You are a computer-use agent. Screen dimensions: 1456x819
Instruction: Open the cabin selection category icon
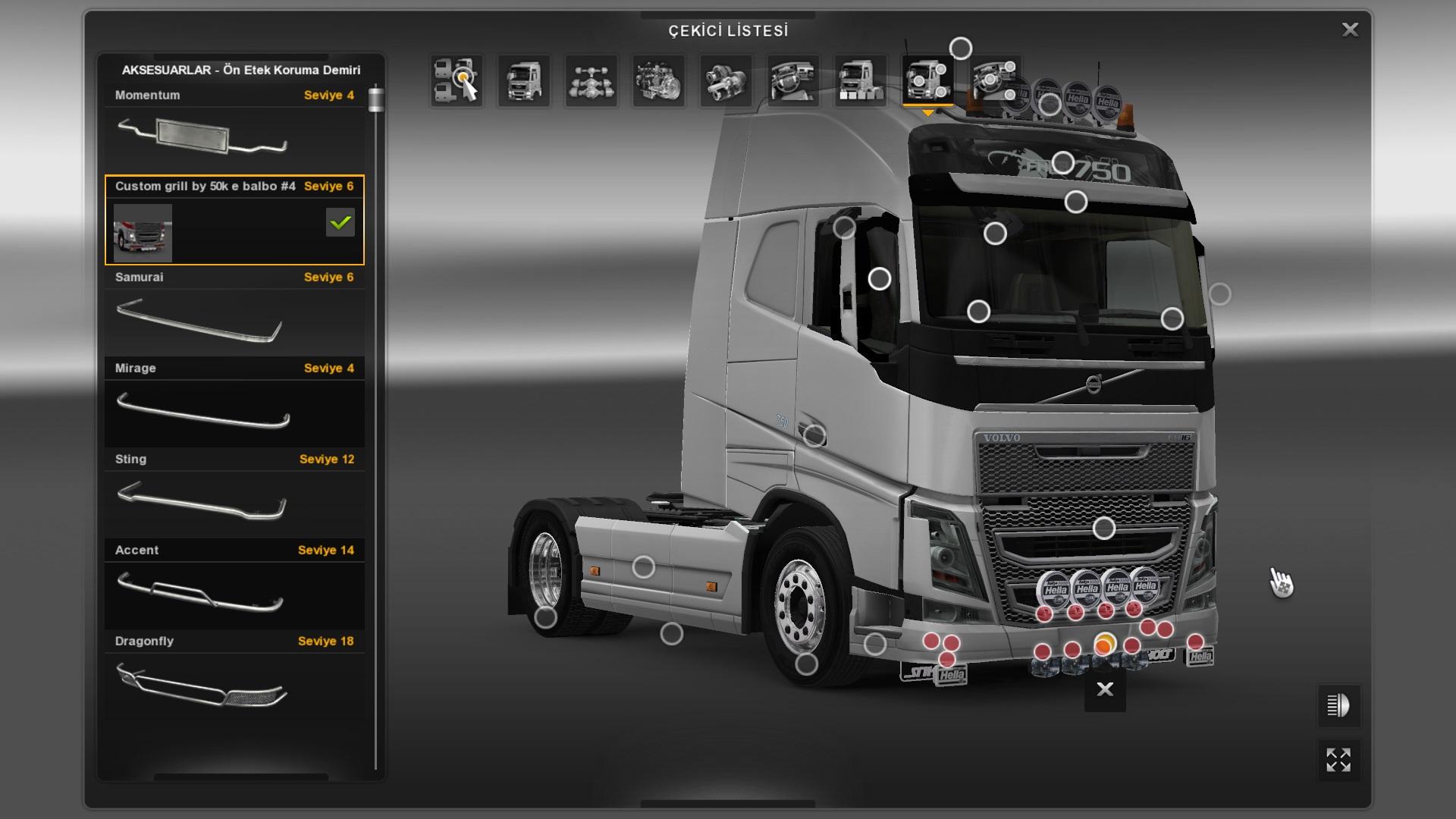point(523,80)
